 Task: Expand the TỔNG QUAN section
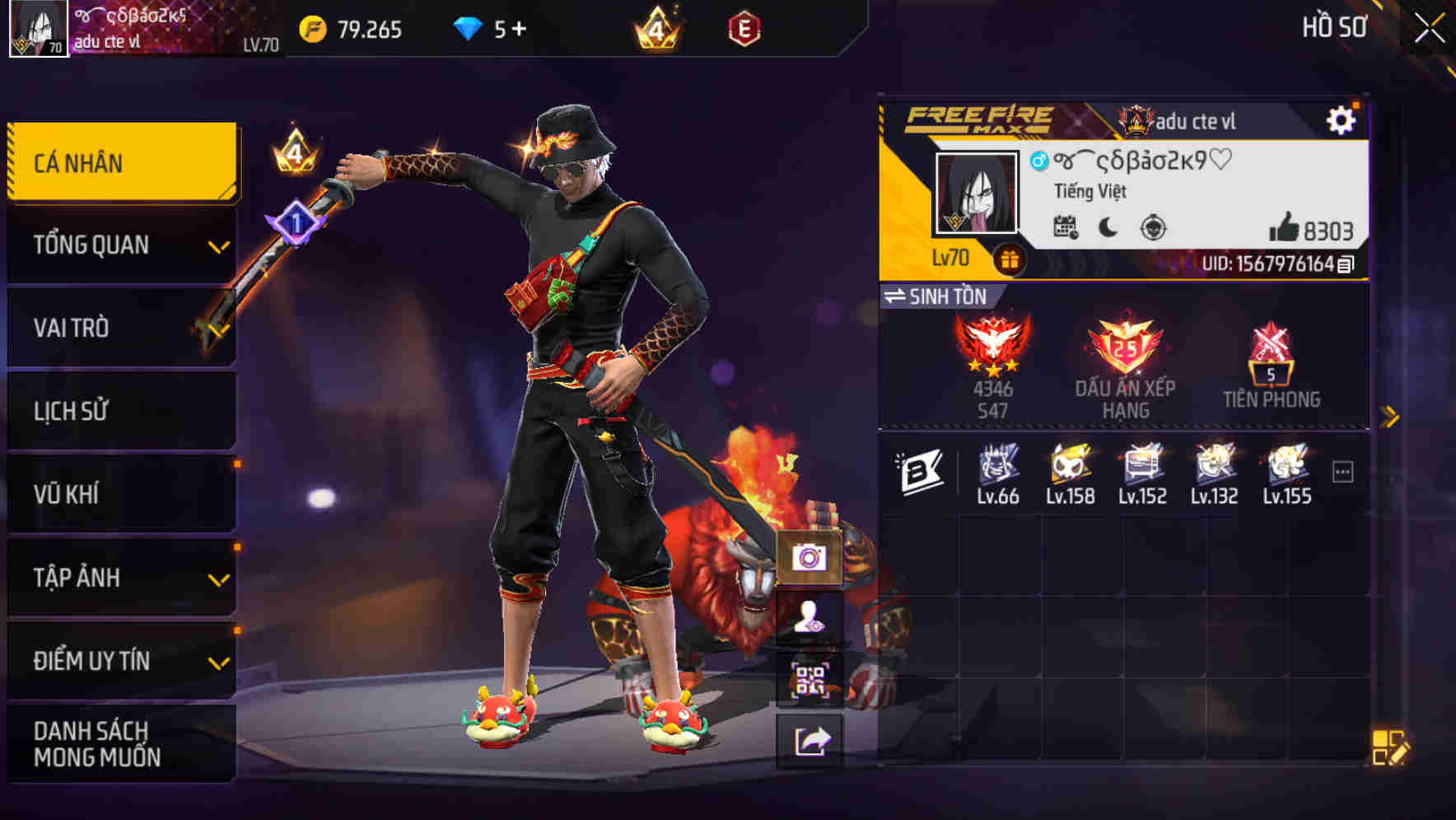click(119, 245)
